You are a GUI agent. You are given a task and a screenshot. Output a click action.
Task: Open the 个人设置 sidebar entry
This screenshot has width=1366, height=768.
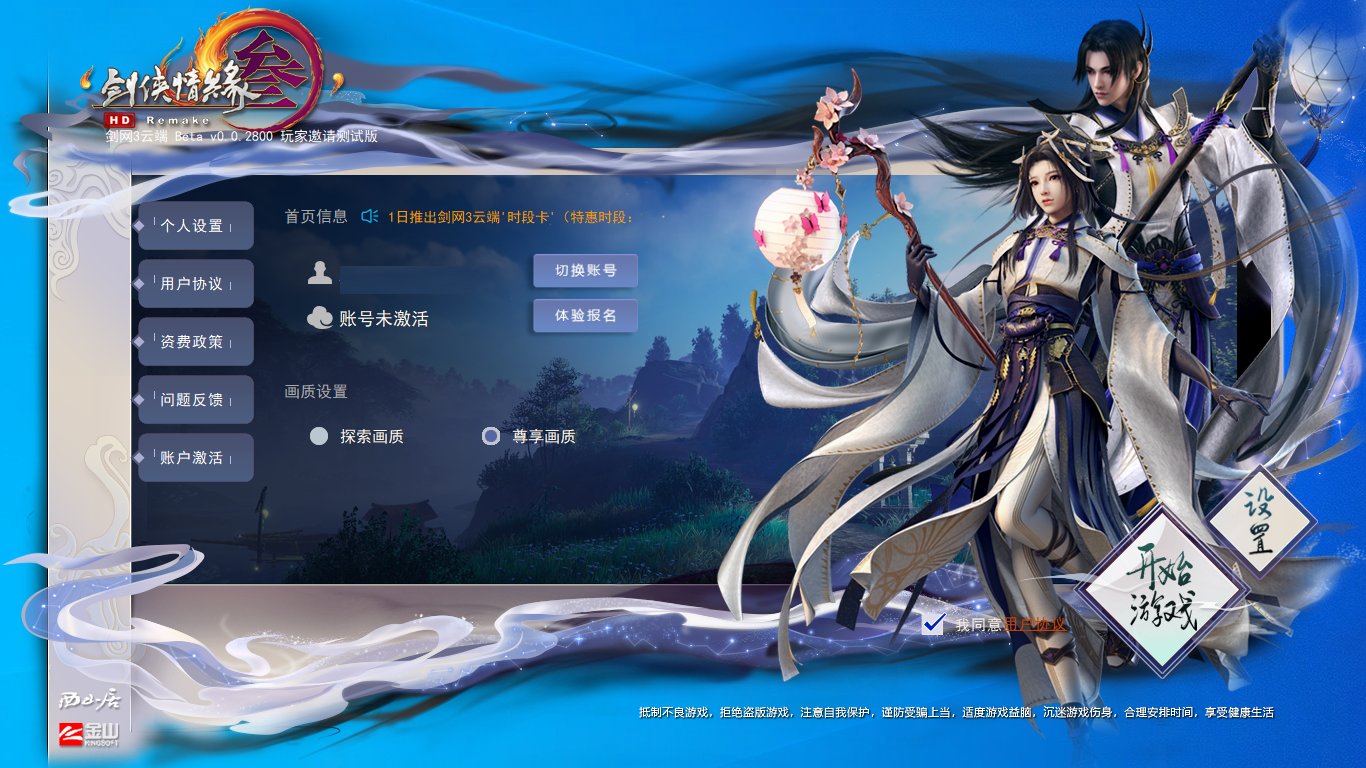tap(196, 225)
